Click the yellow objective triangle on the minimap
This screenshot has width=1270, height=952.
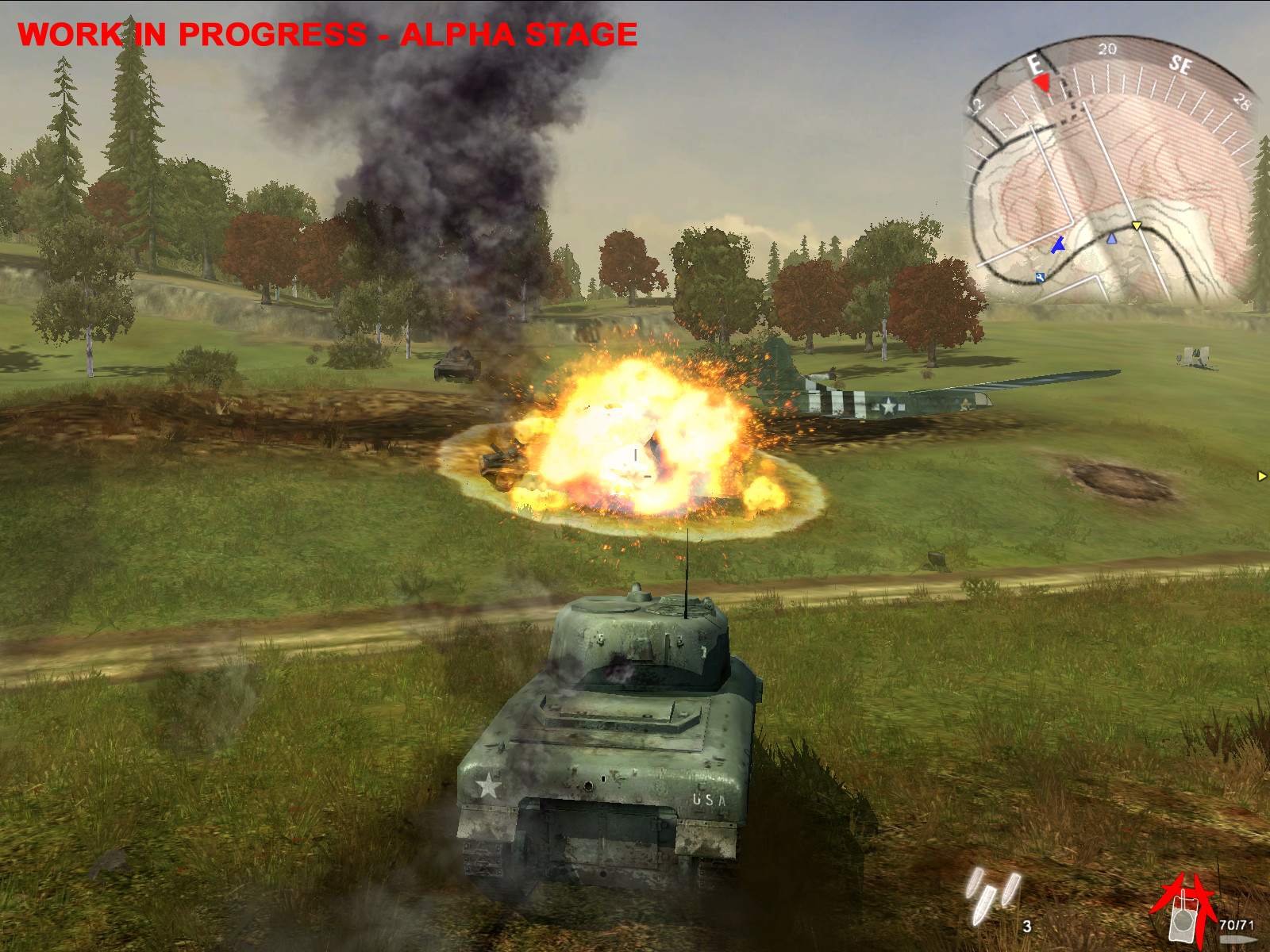click(x=1136, y=225)
